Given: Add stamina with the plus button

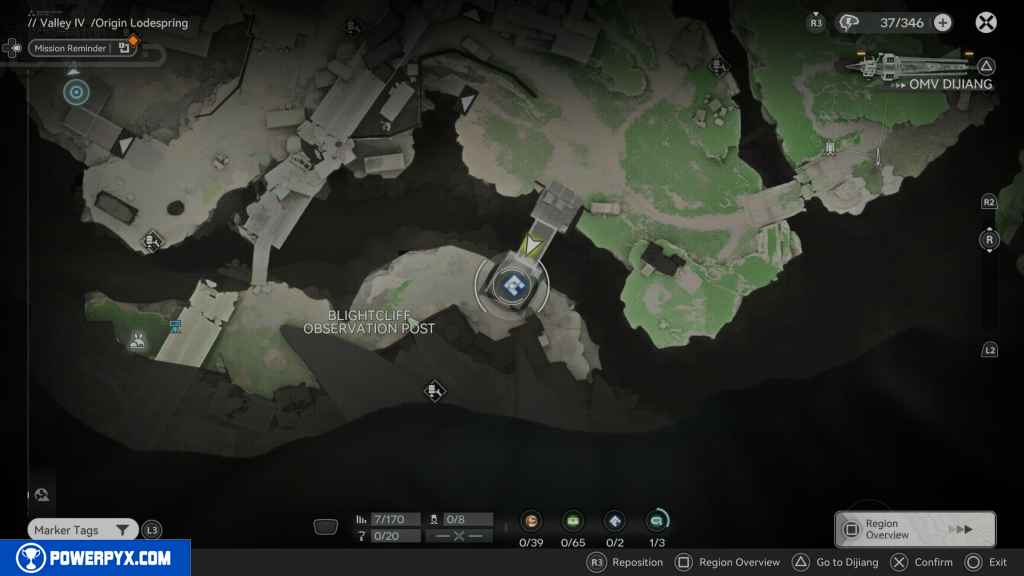Looking at the screenshot, I should click(942, 23).
